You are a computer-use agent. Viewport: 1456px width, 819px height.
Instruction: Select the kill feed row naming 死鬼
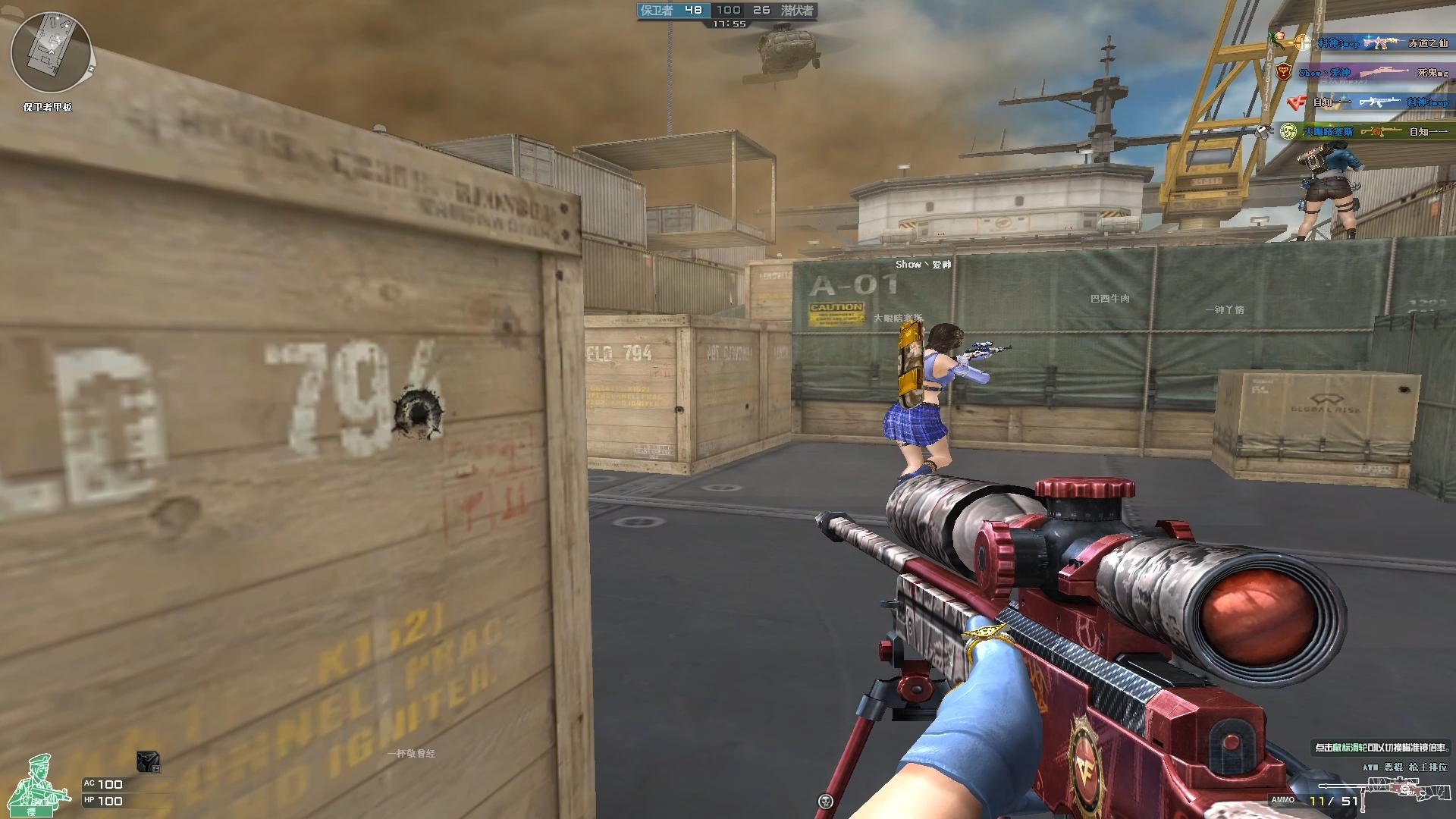click(x=1360, y=73)
